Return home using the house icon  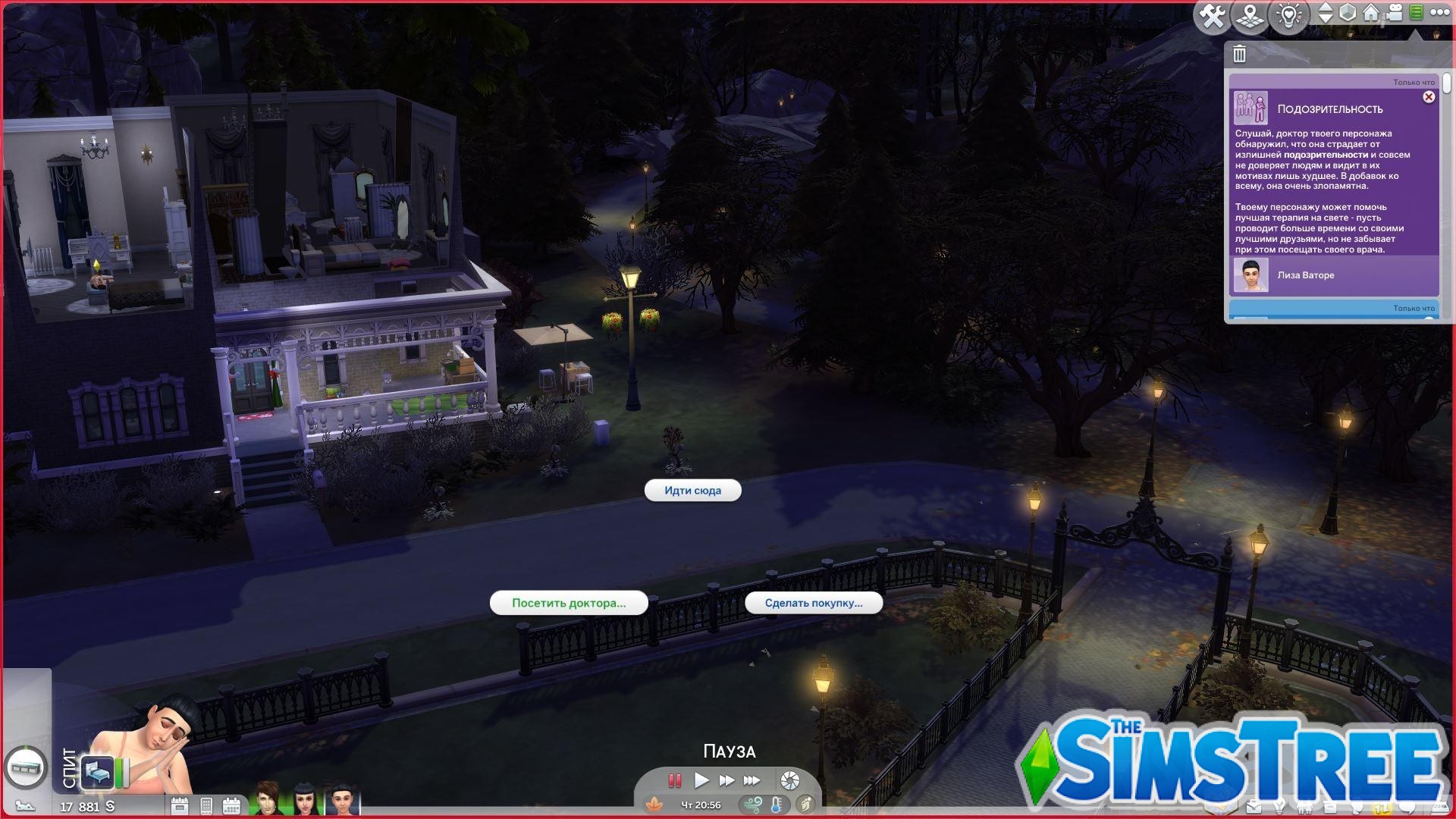(x=1371, y=13)
